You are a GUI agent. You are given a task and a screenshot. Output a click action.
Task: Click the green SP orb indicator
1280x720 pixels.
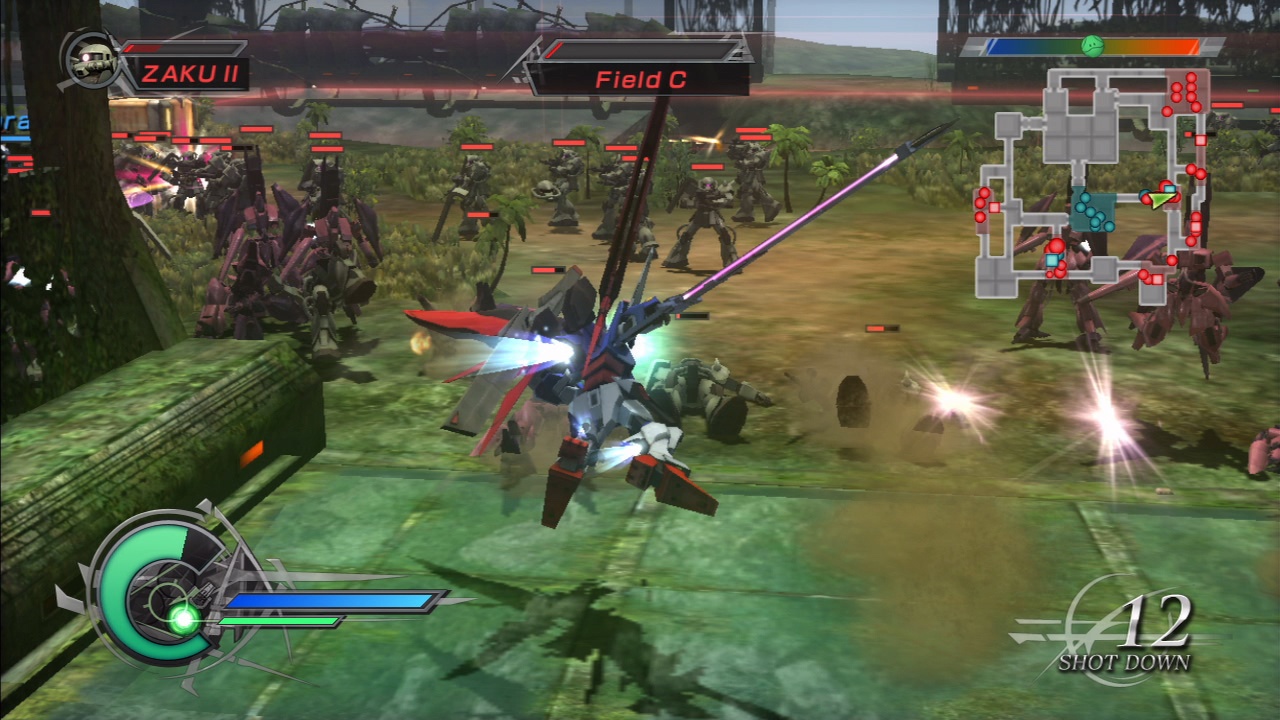tap(180, 618)
